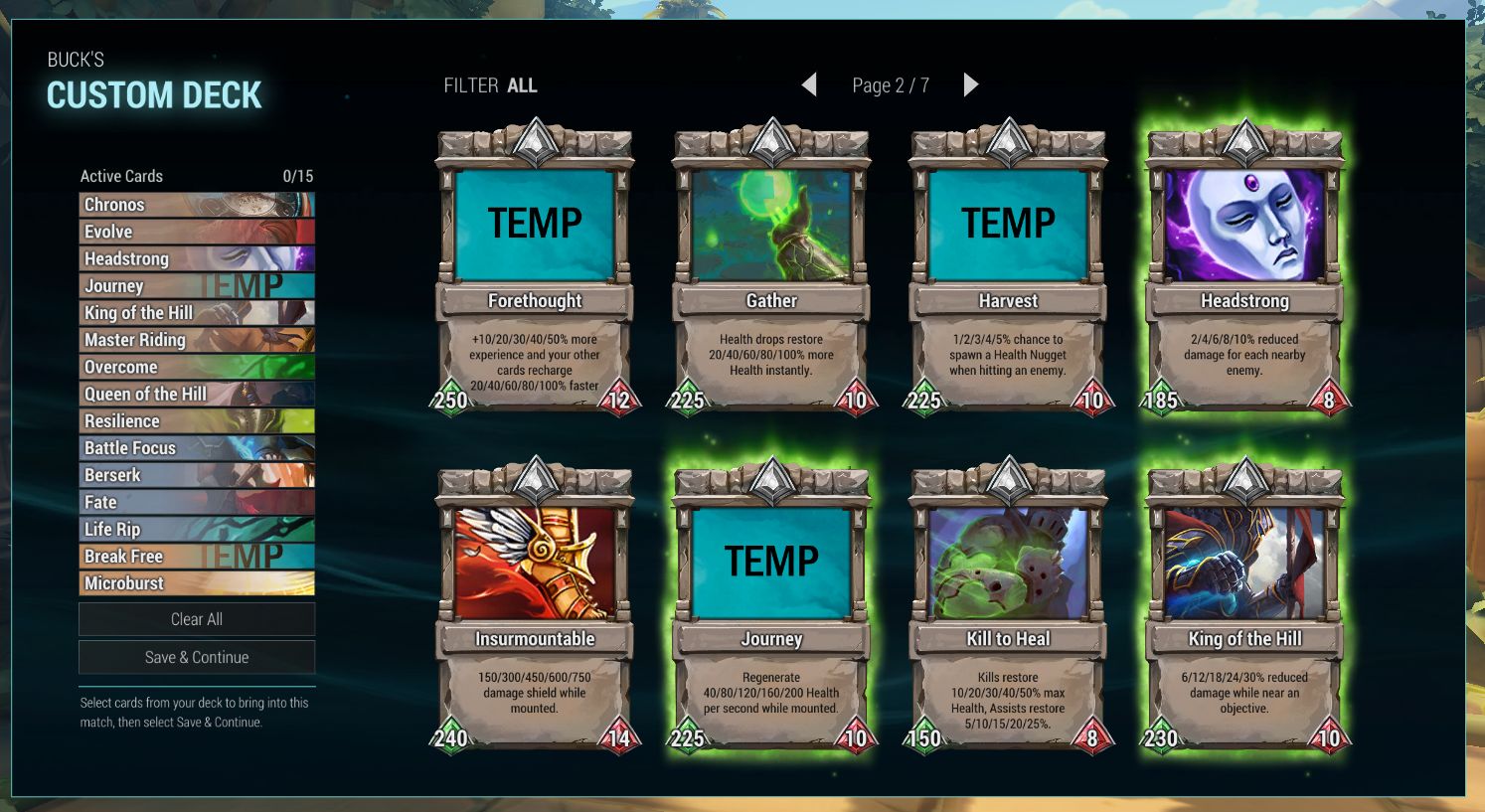Add the Insurmountable card

[x=535, y=606]
